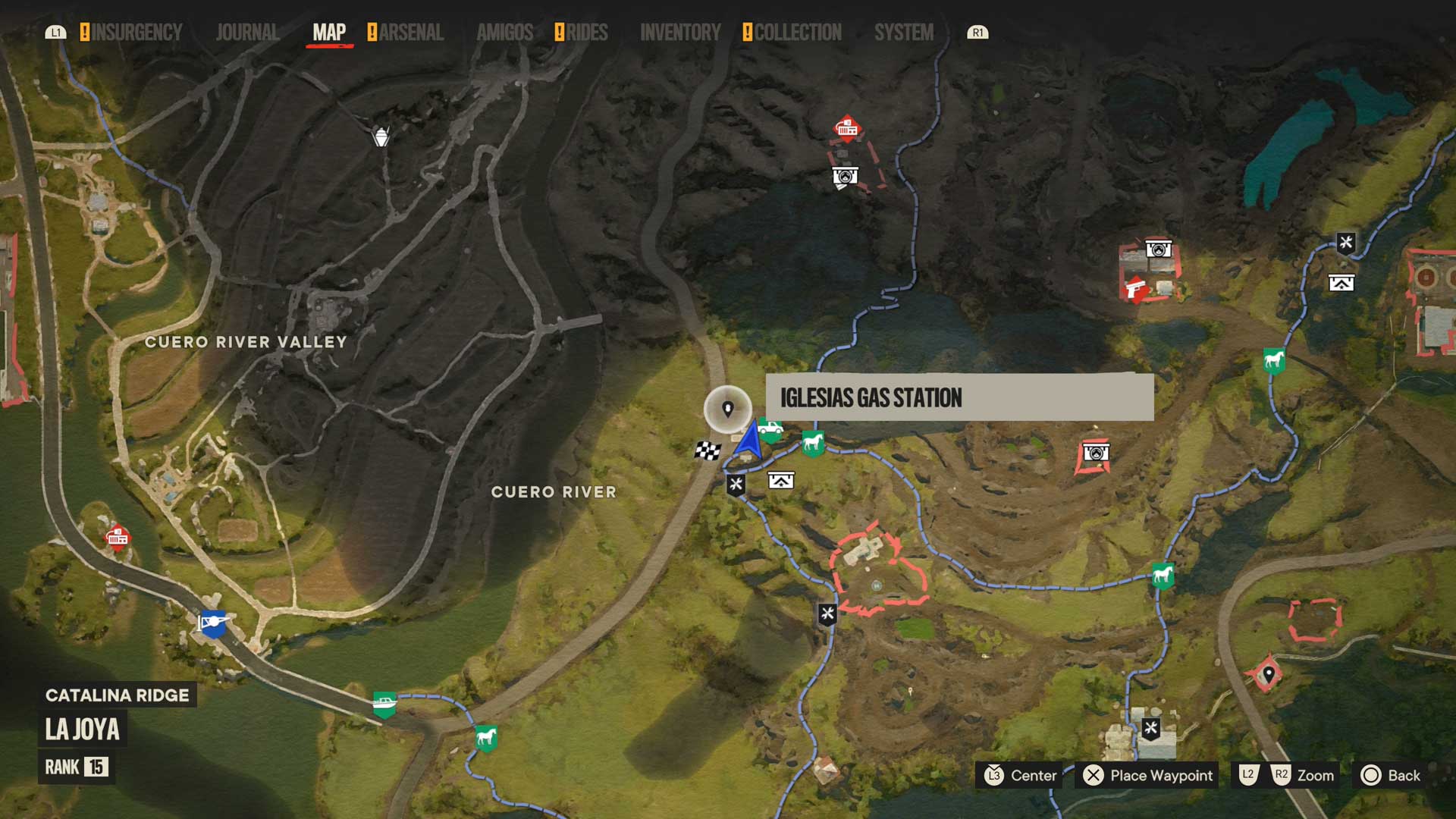The height and width of the screenshot is (819, 1456).
Task: Choose the System tab
Action: pos(904,33)
